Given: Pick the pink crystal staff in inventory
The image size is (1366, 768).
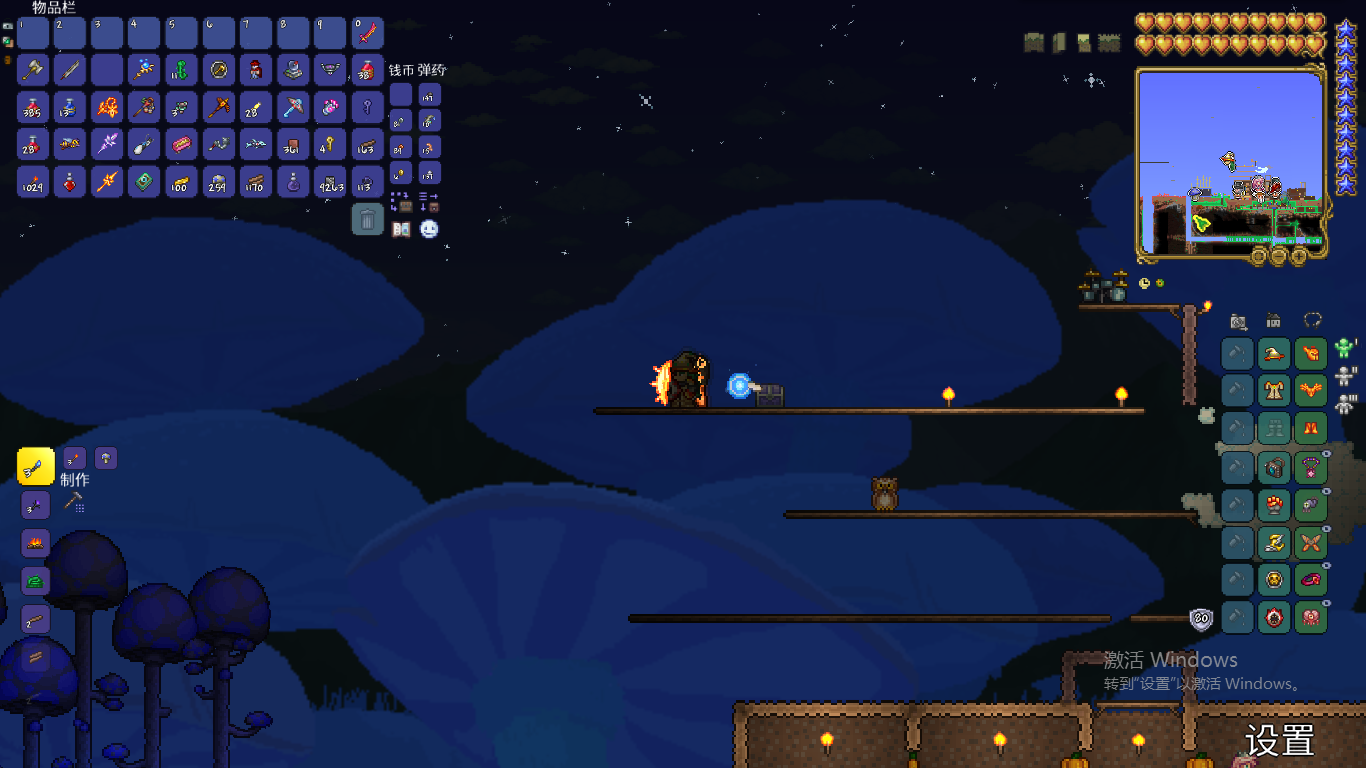Looking at the screenshot, I should (107, 144).
